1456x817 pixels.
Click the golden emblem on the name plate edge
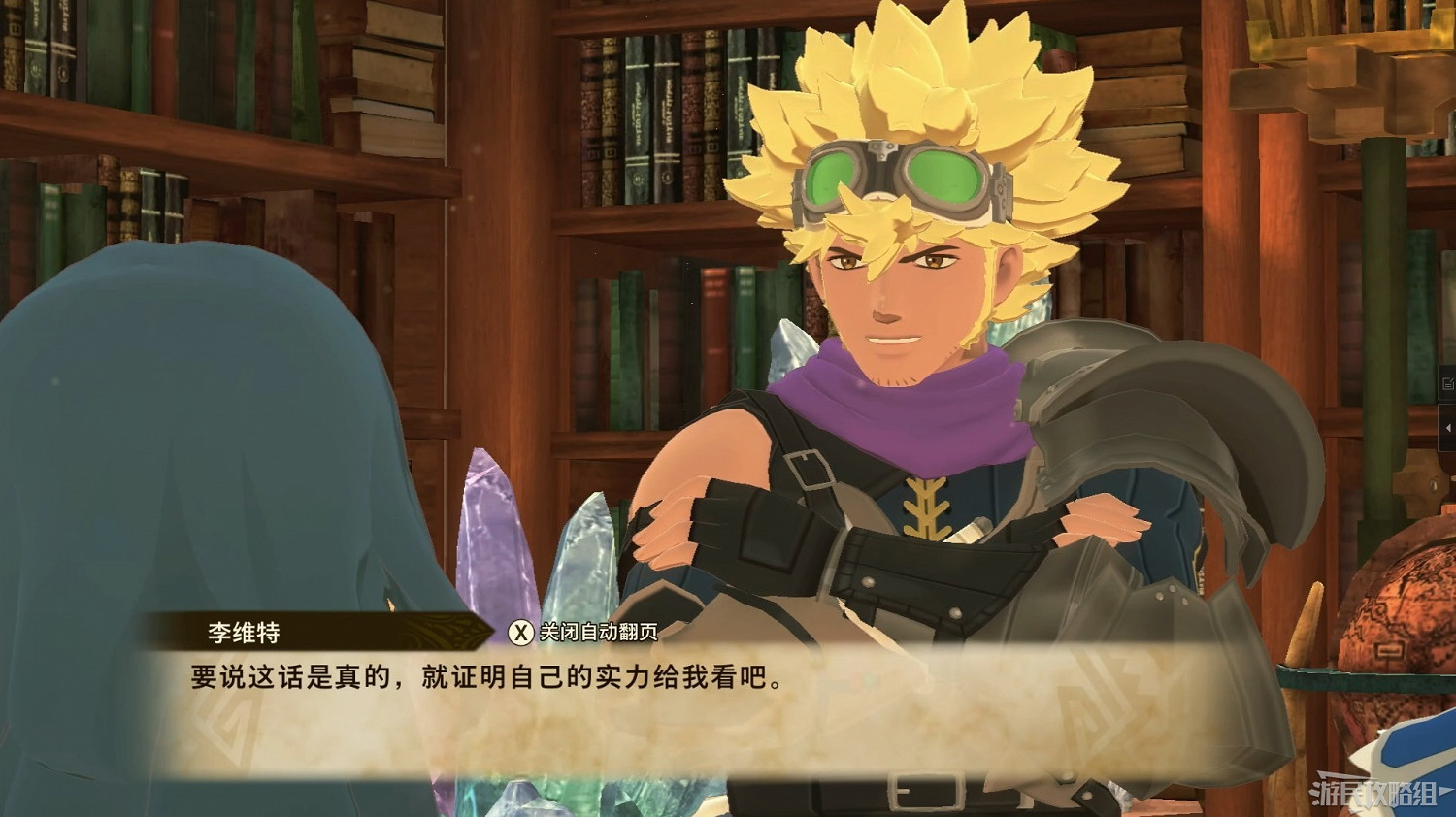click(448, 631)
